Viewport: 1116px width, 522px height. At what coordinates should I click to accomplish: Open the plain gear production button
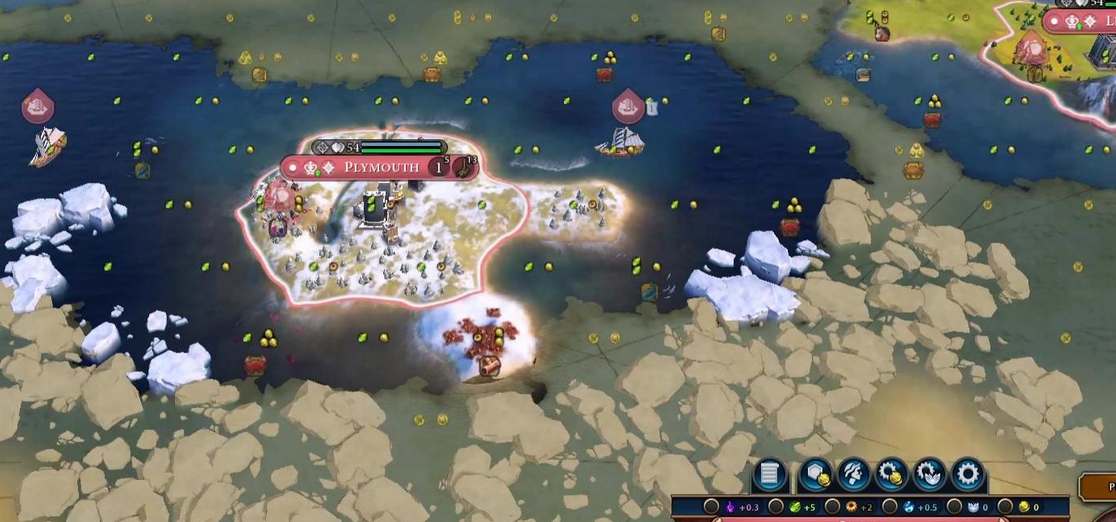tap(968, 474)
